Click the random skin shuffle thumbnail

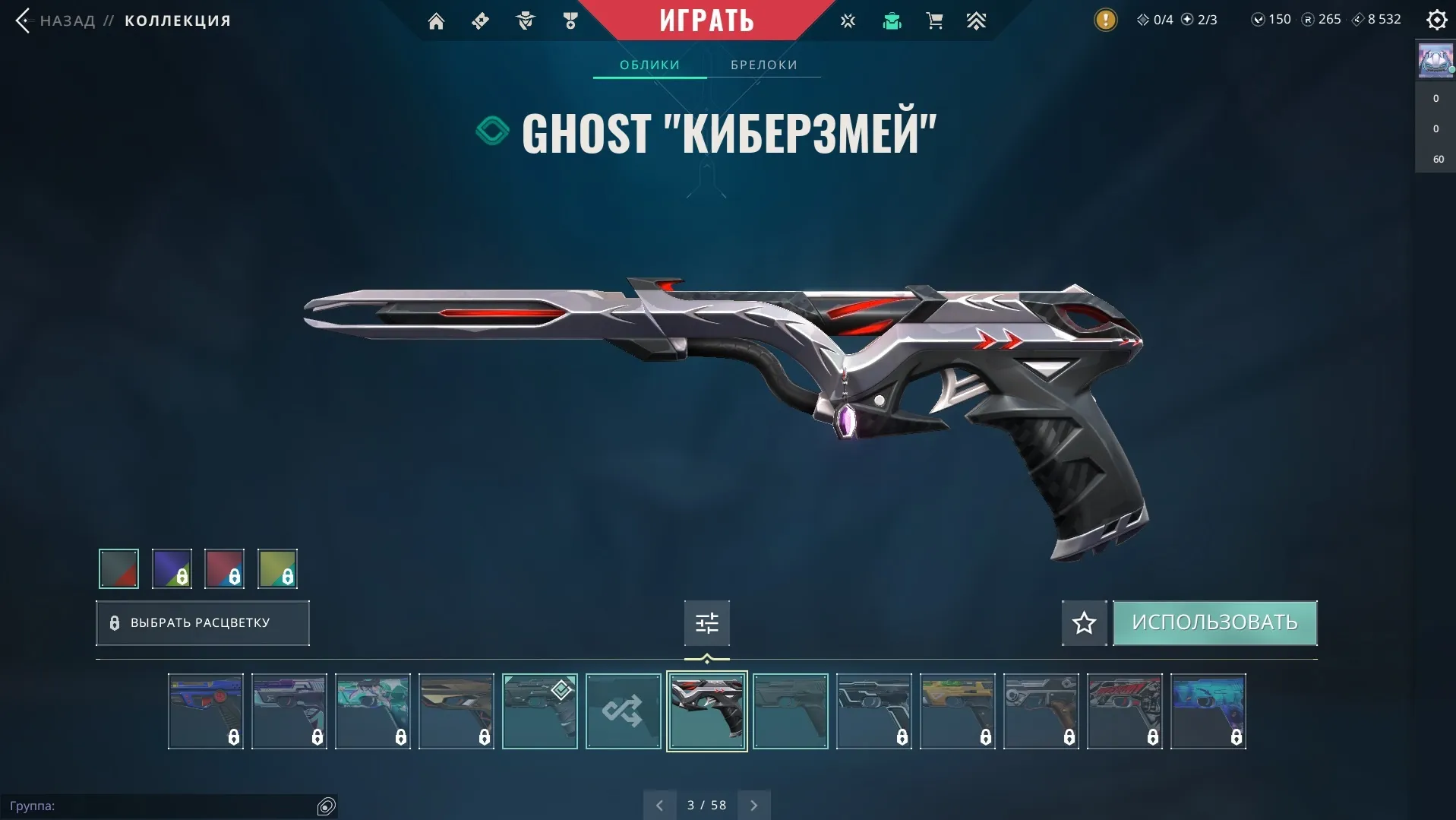click(x=623, y=711)
